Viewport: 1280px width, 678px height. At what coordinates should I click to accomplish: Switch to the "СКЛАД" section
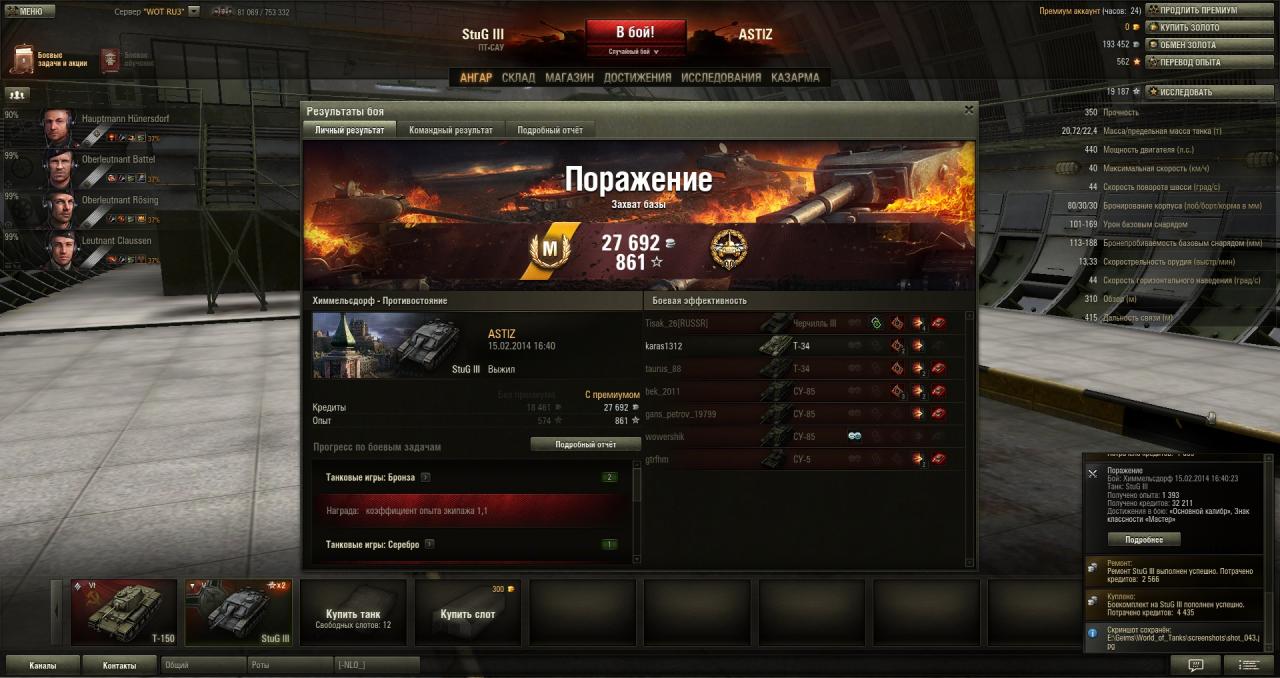tap(518, 77)
